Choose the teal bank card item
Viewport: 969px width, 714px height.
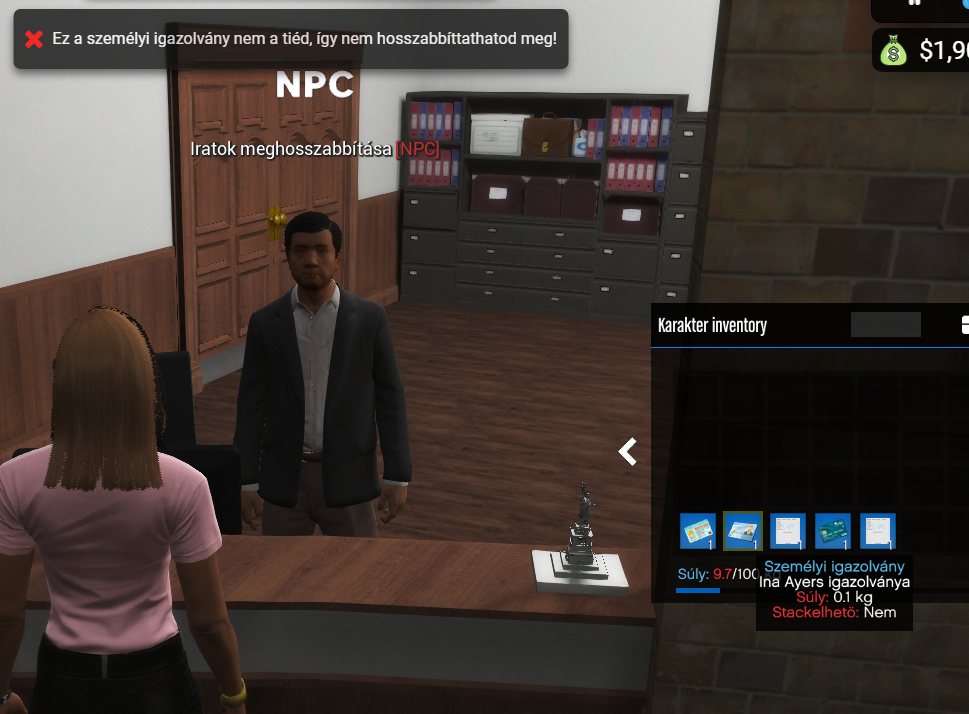tap(833, 530)
